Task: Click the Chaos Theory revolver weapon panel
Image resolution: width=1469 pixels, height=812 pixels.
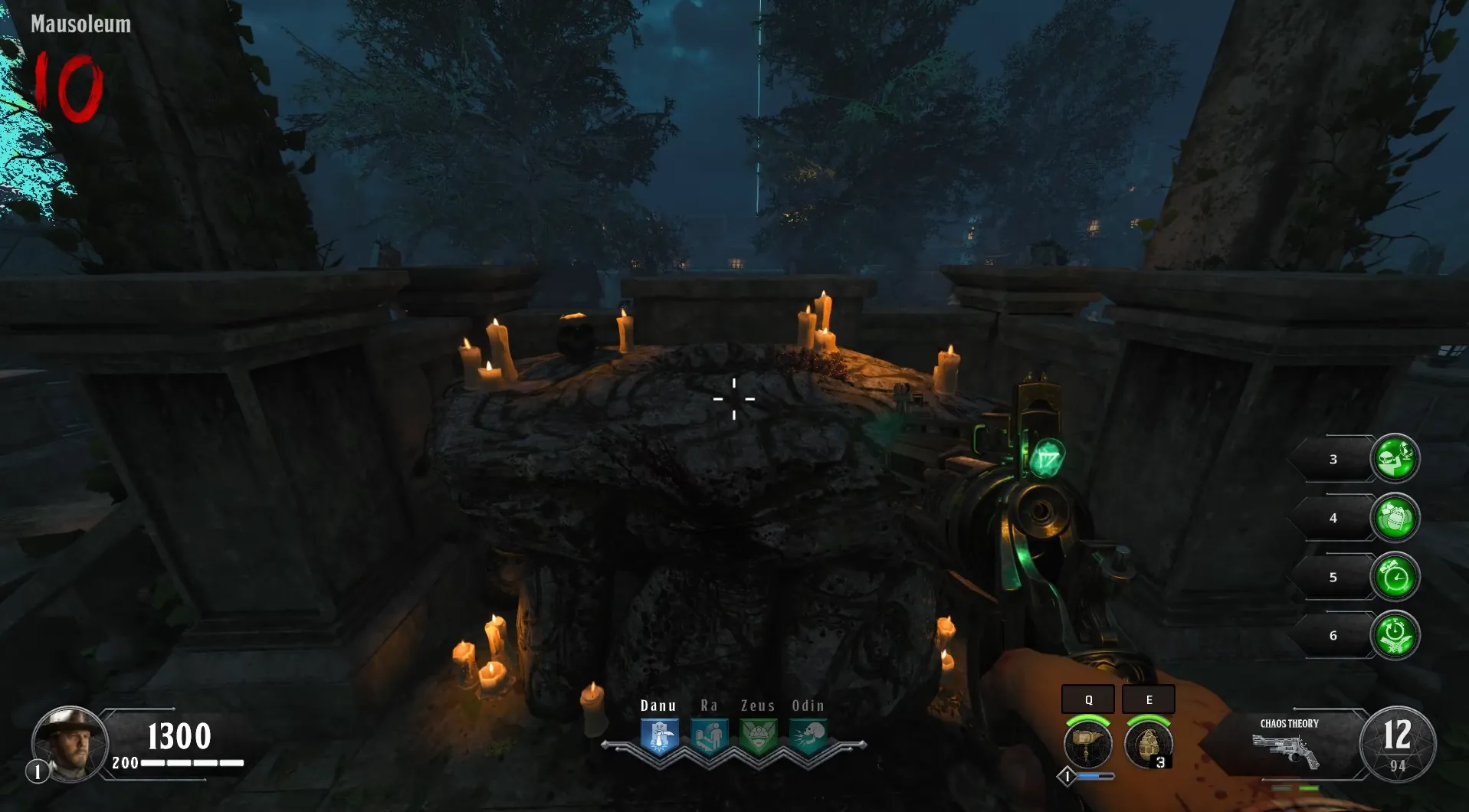Action: click(x=1289, y=745)
